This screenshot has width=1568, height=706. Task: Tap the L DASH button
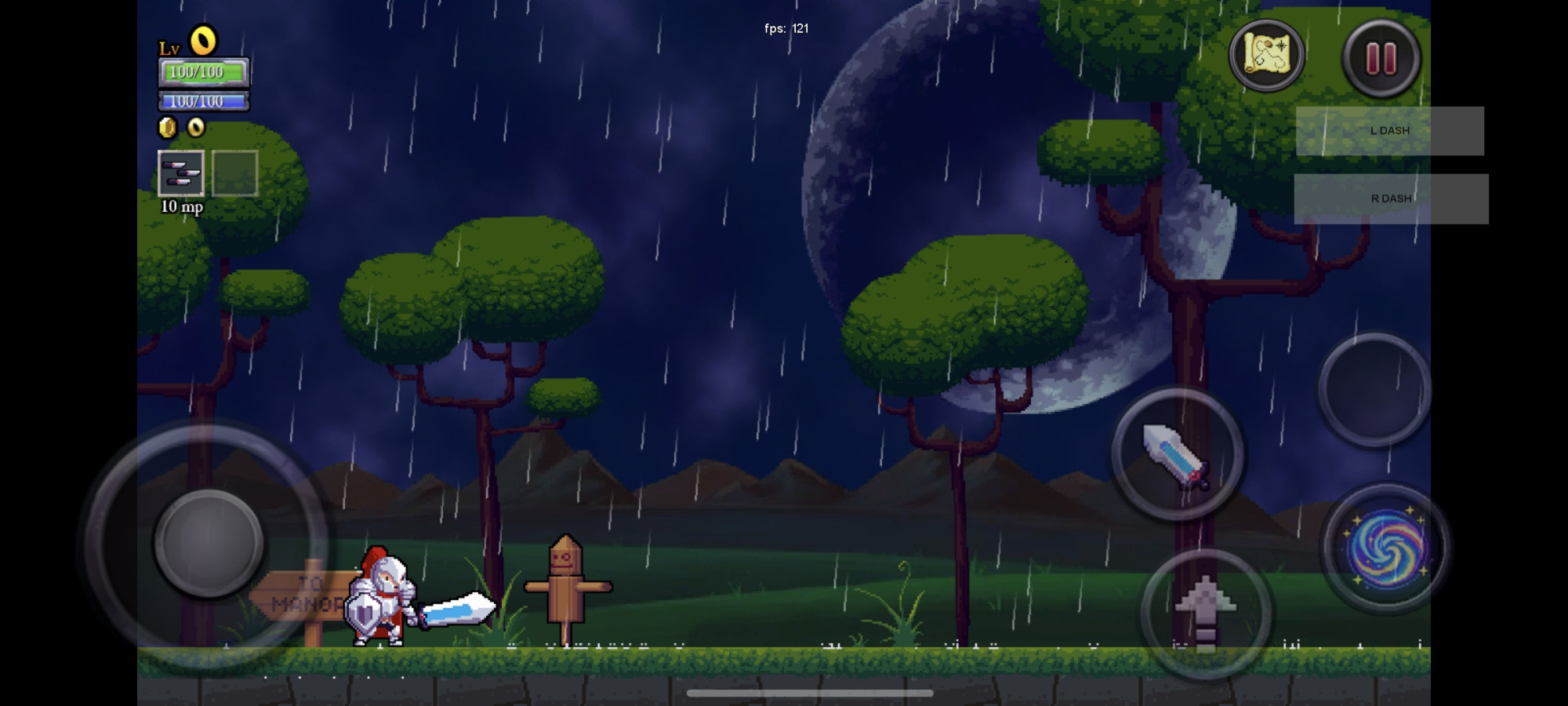point(1389,131)
